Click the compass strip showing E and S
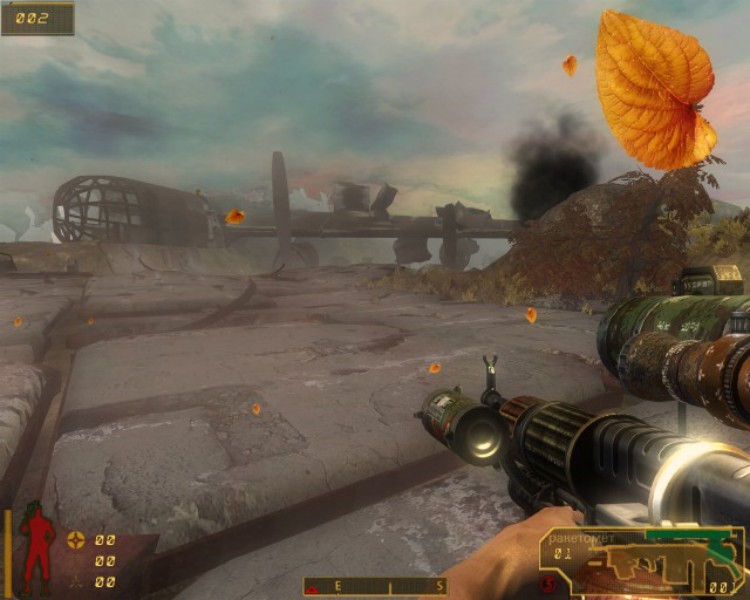Screen dimensions: 750x600 [x=375, y=586]
